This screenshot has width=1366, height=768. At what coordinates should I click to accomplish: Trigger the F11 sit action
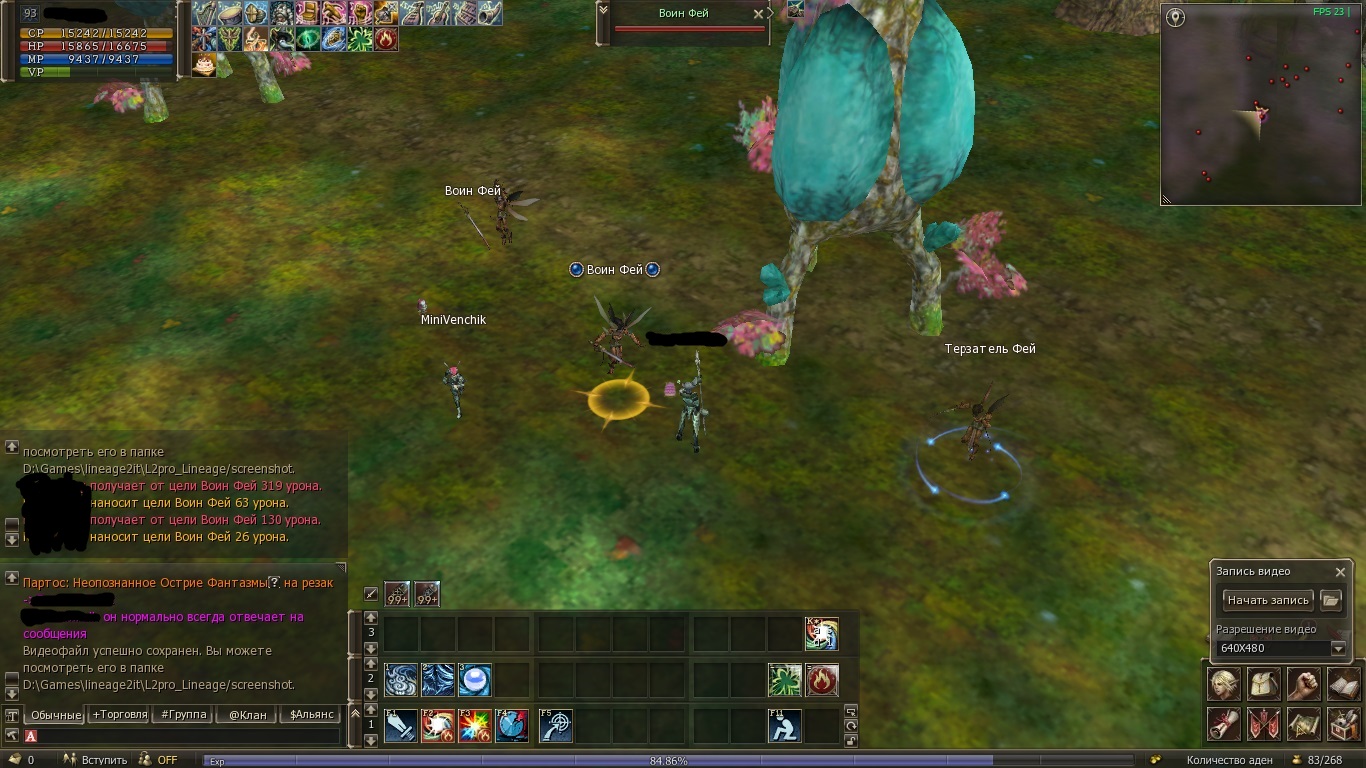[785, 725]
